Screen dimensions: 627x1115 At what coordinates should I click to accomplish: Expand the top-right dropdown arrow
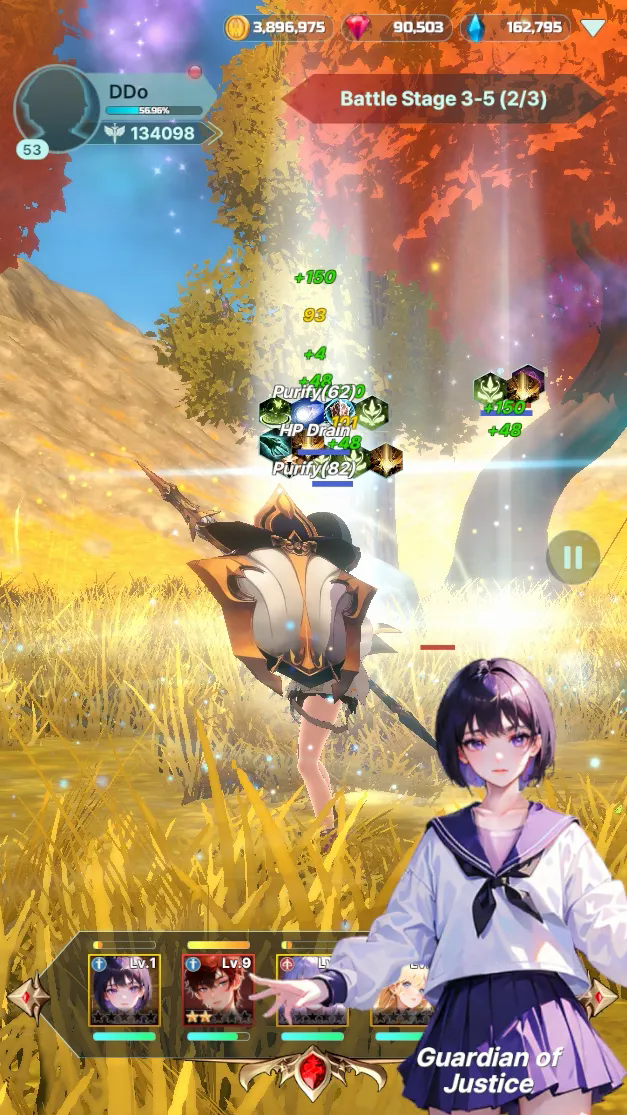click(x=593, y=28)
